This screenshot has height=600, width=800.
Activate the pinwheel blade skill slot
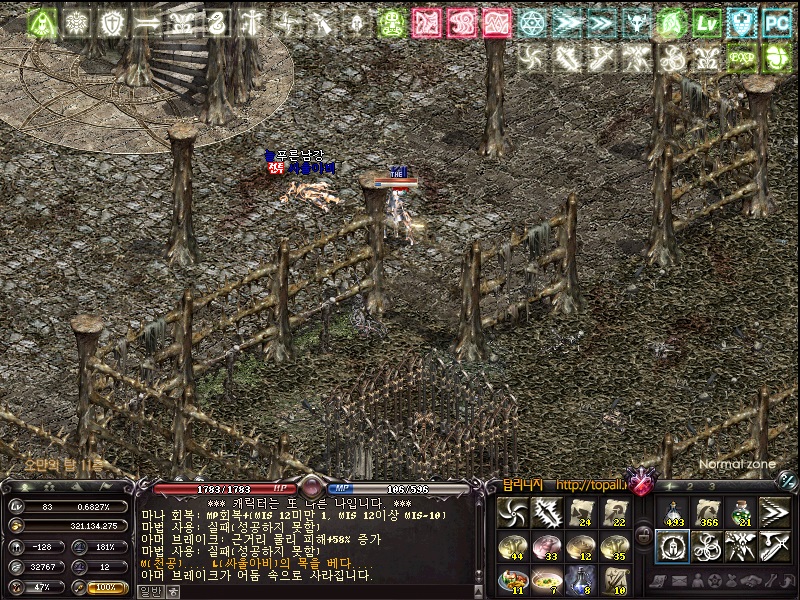point(512,513)
